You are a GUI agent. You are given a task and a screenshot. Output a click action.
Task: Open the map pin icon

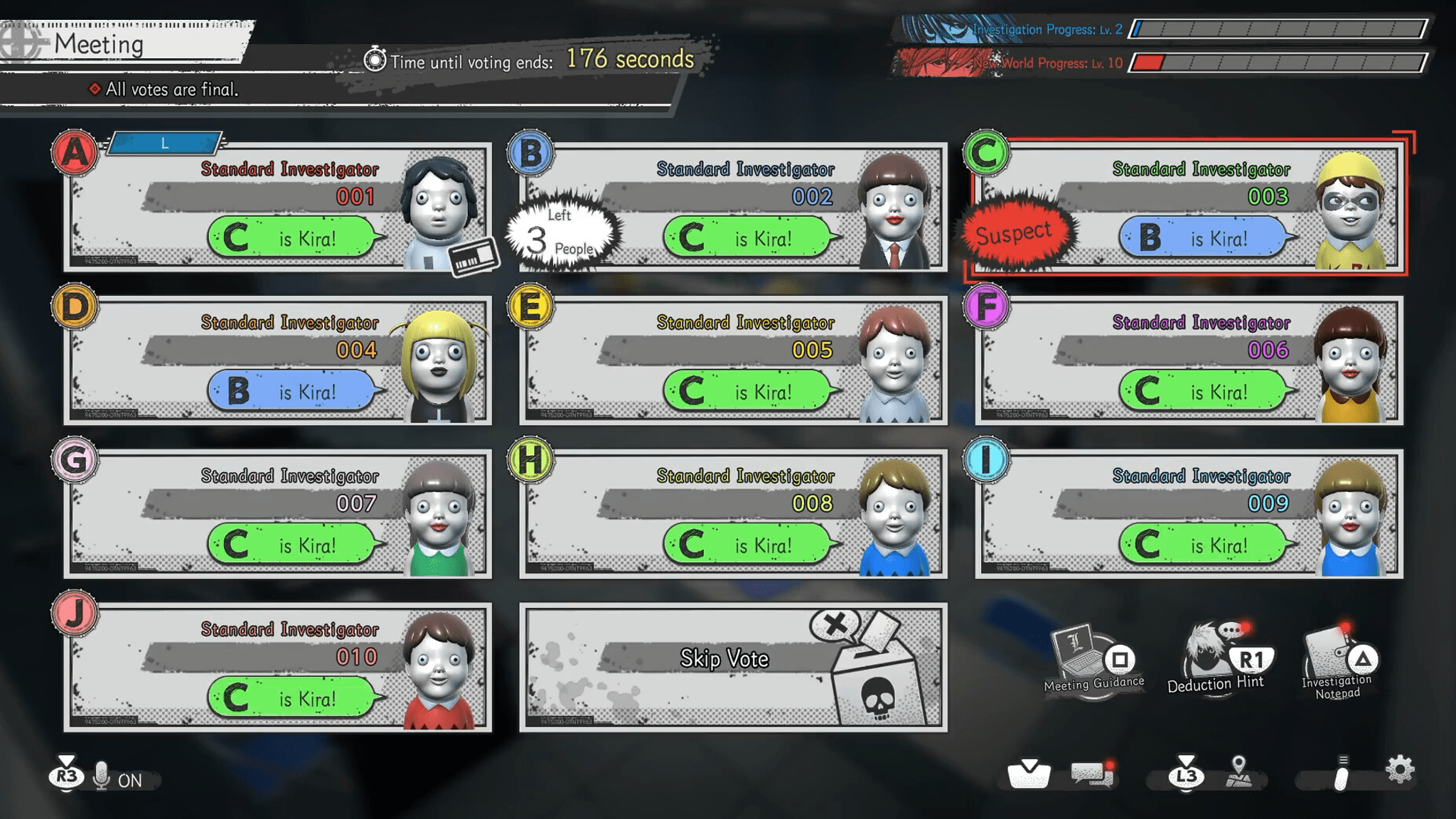(x=1238, y=772)
